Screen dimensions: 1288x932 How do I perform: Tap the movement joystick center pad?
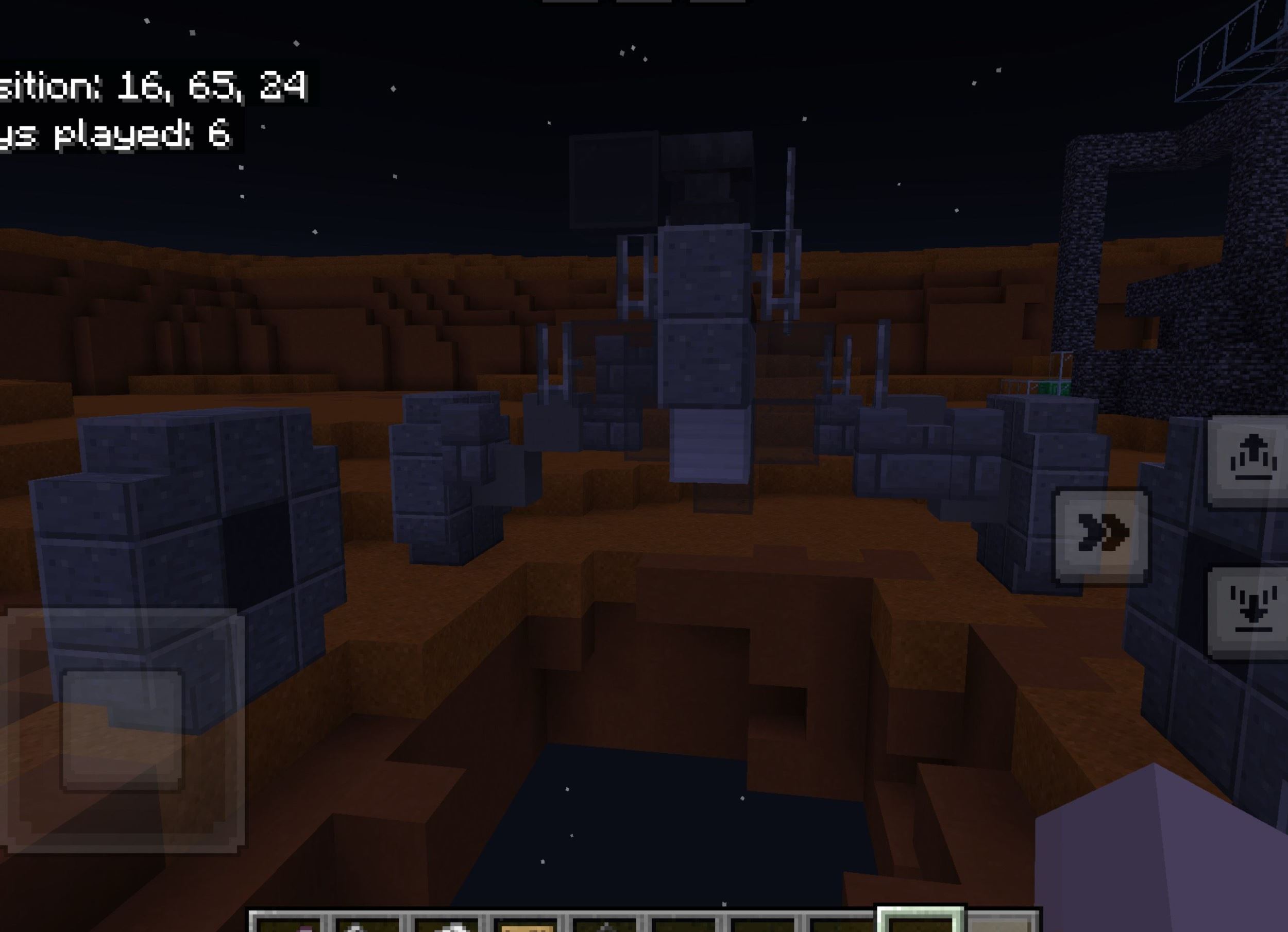pyautogui.click(x=122, y=730)
